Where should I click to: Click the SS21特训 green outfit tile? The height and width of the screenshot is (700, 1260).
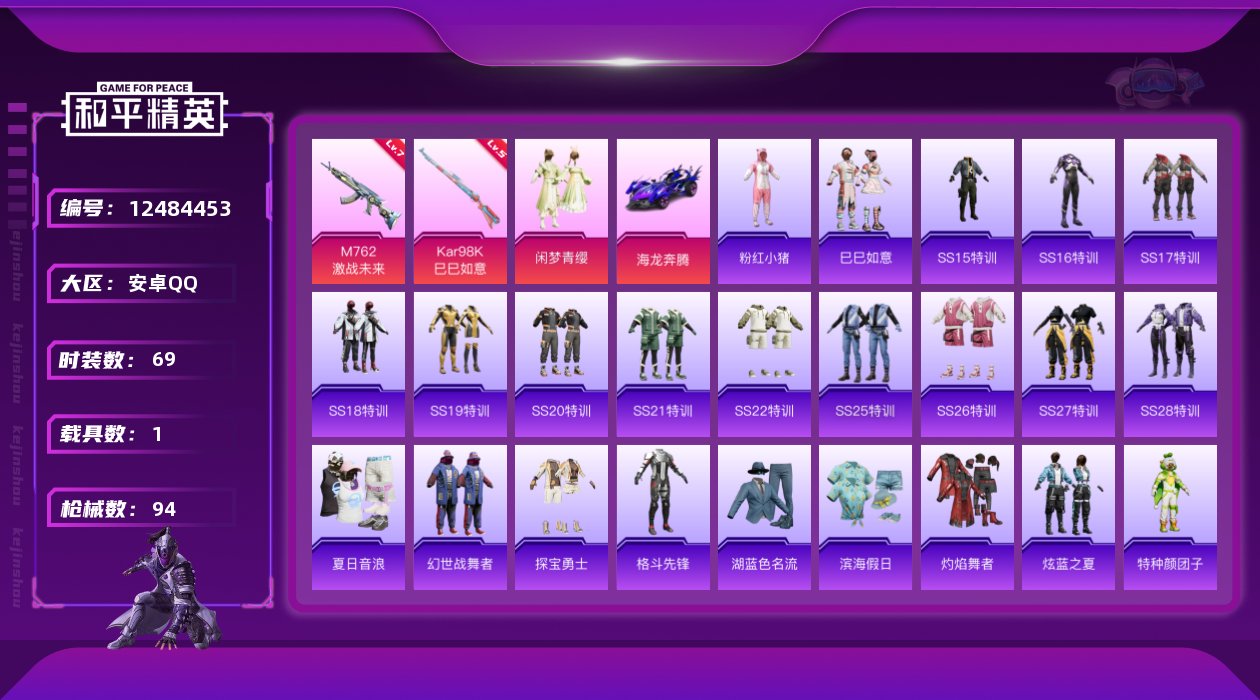(x=663, y=364)
